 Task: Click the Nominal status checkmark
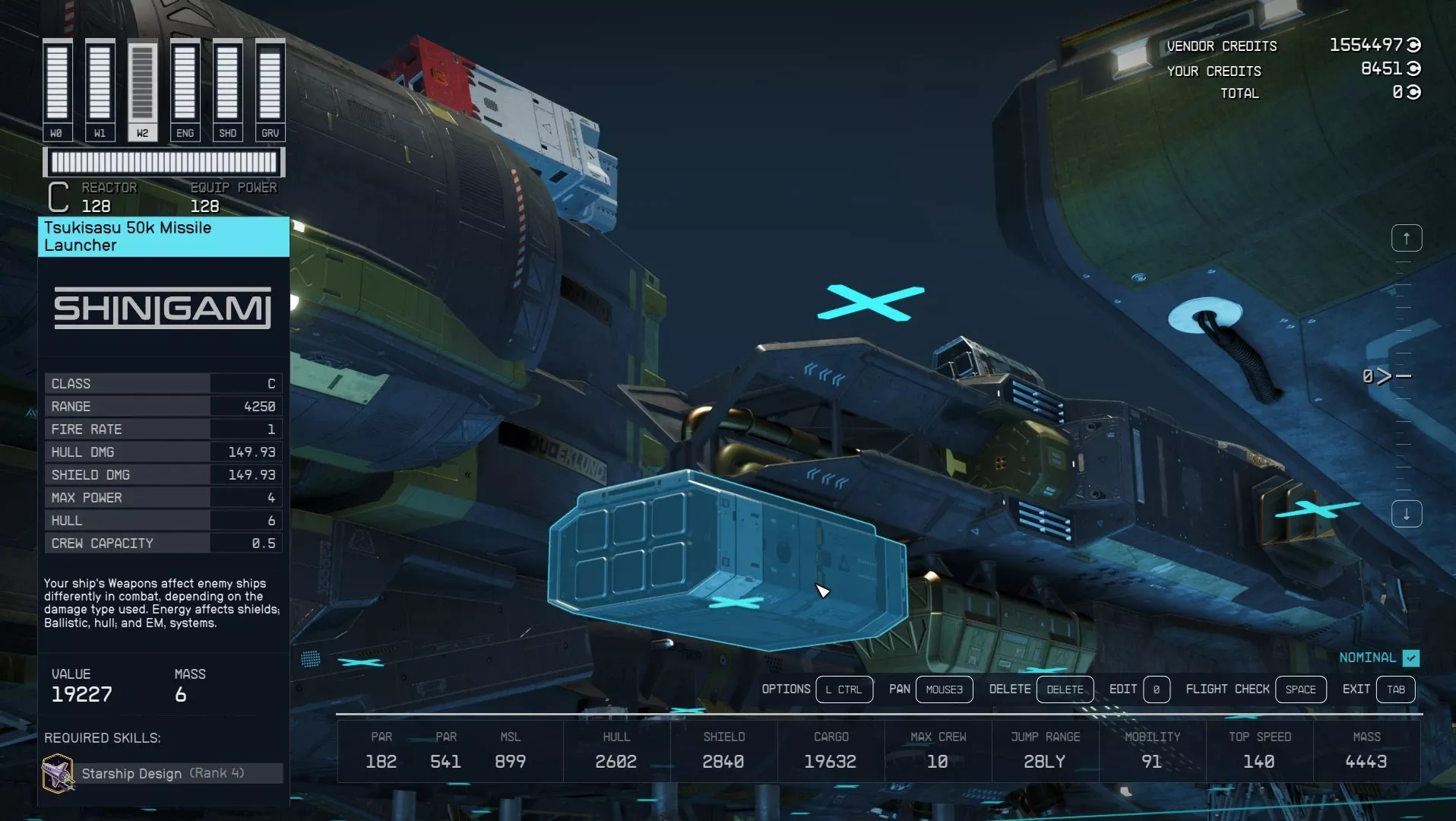point(1411,658)
